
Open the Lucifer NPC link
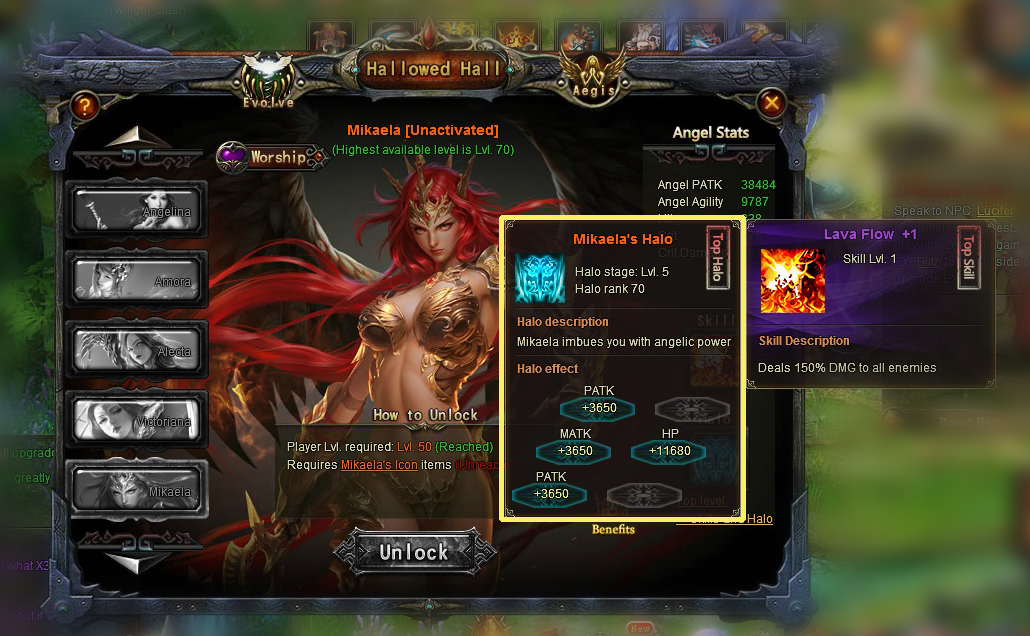pyautogui.click(x=995, y=211)
